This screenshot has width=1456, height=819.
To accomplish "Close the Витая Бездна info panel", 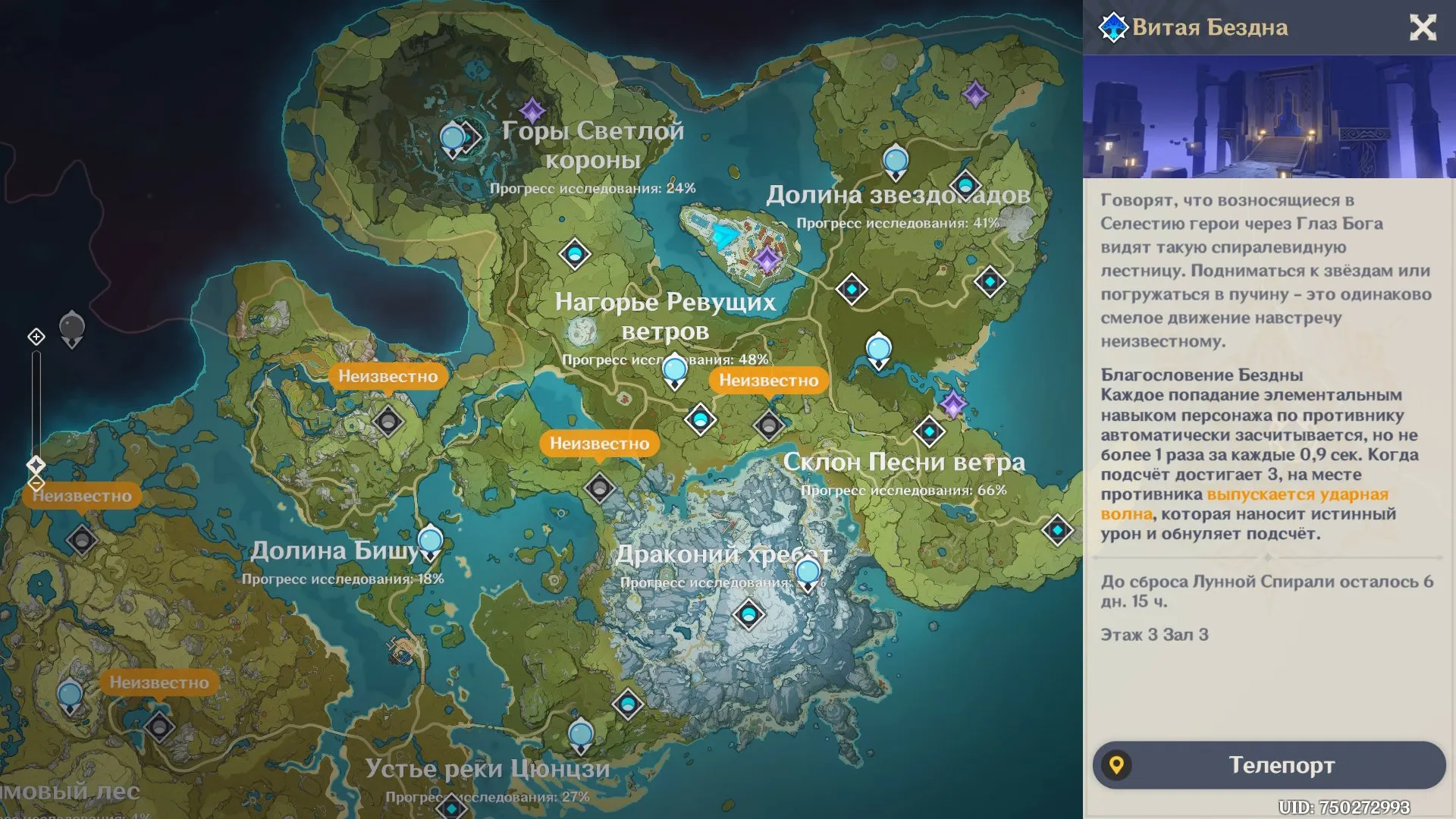I will [x=1423, y=28].
